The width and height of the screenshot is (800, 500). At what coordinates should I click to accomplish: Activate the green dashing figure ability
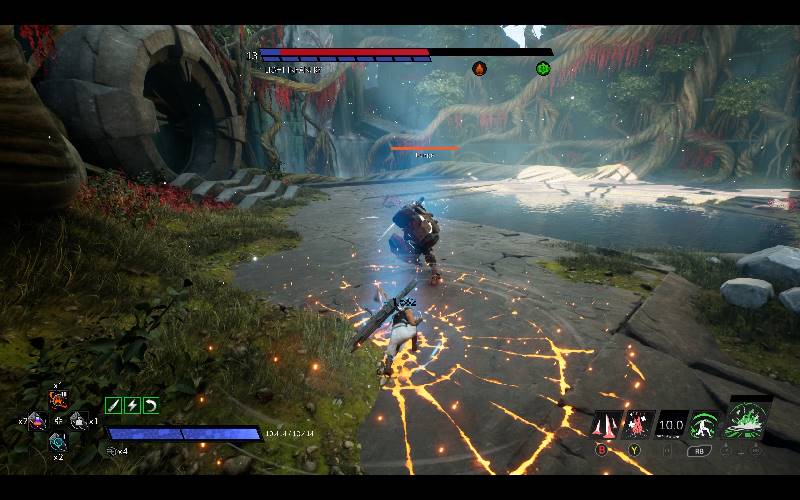705,425
